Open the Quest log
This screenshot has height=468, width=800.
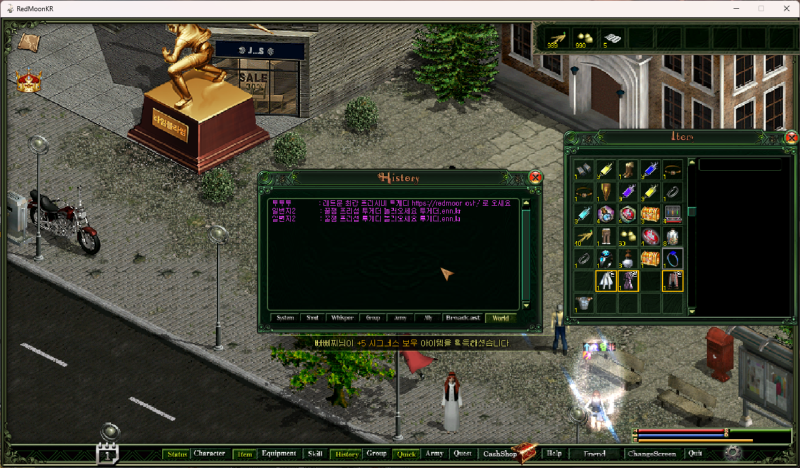coord(462,454)
